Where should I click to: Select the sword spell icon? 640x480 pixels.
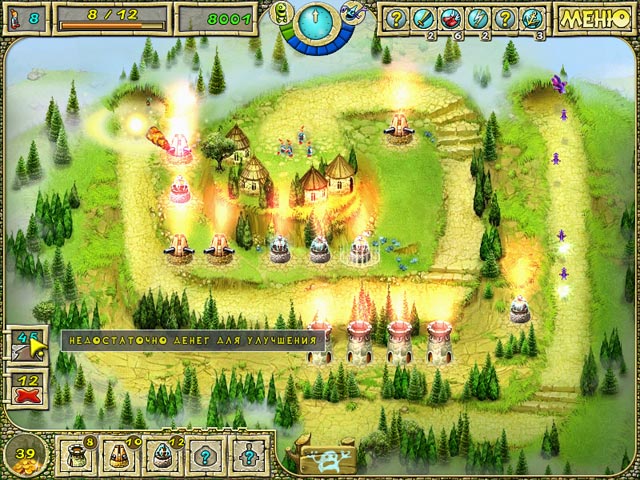point(424,17)
